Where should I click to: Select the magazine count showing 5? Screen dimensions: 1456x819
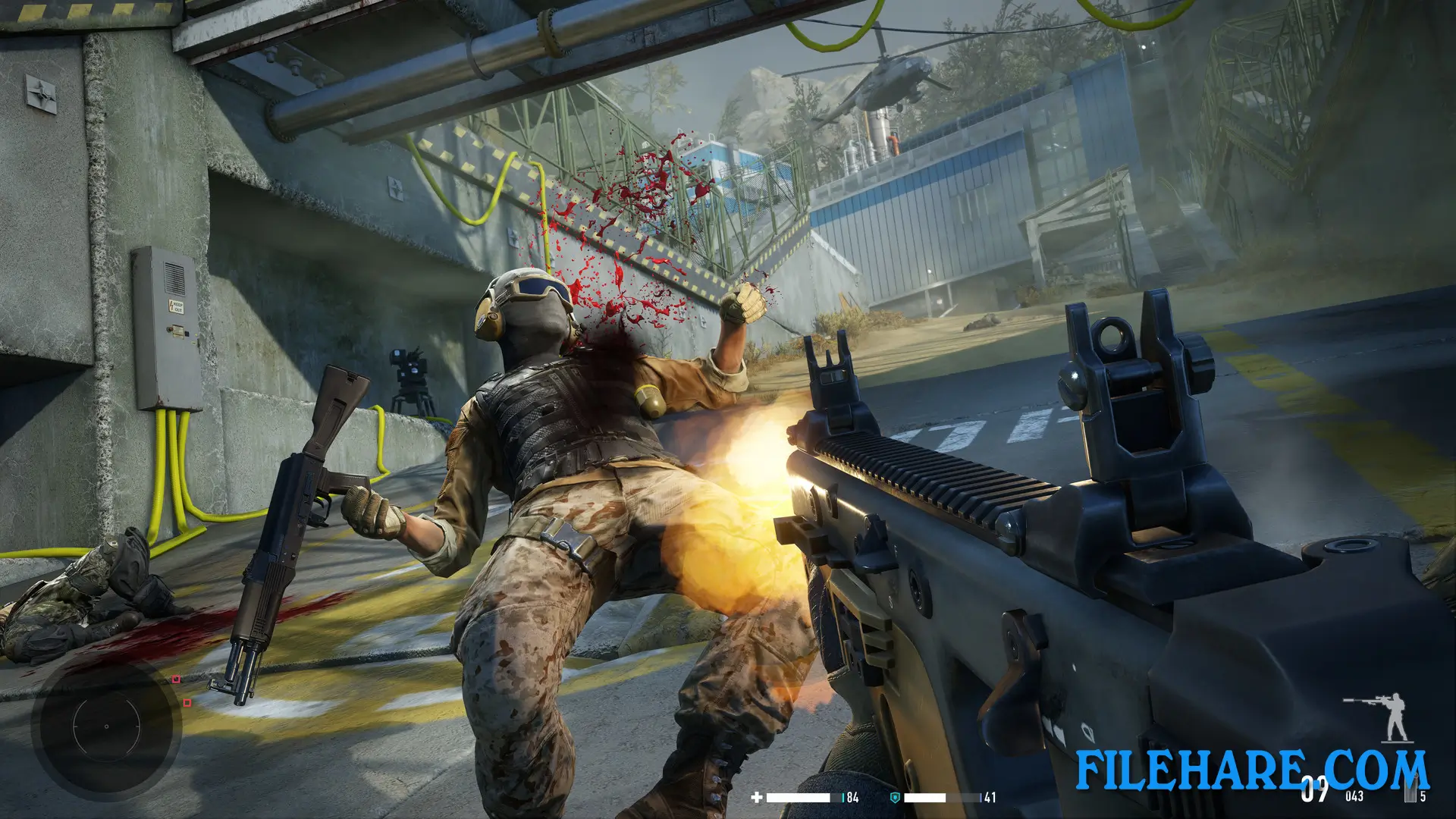pyautogui.click(x=1423, y=796)
